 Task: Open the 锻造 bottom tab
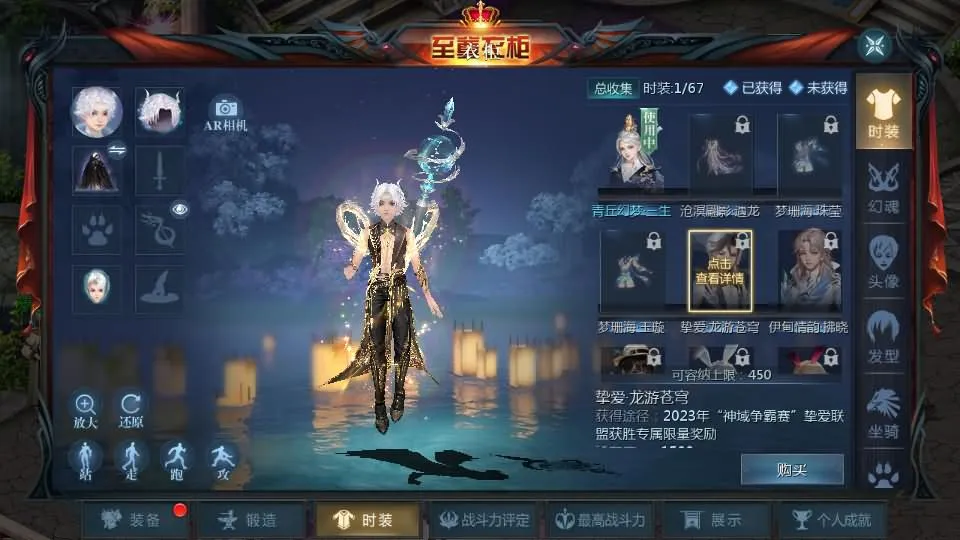[x=250, y=520]
